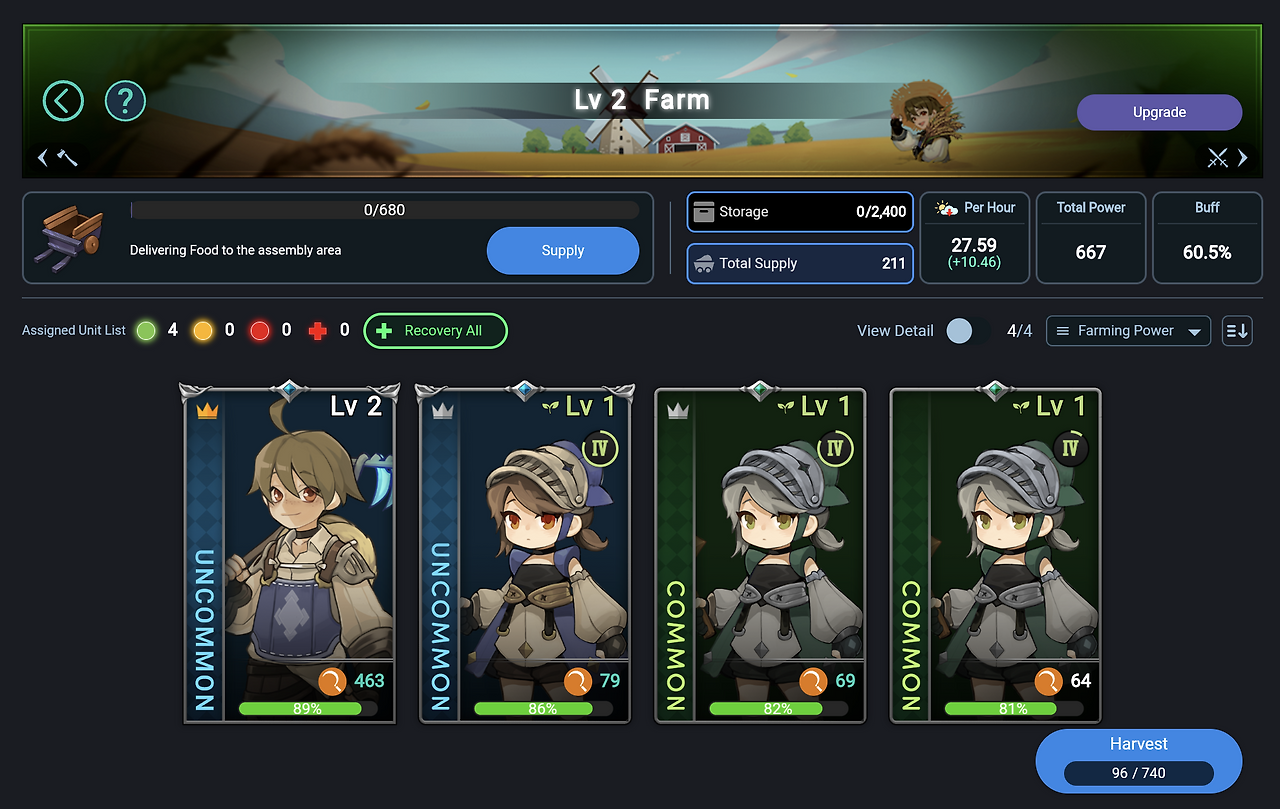Reverse the sort order with the arrow icon

[x=1237, y=331]
